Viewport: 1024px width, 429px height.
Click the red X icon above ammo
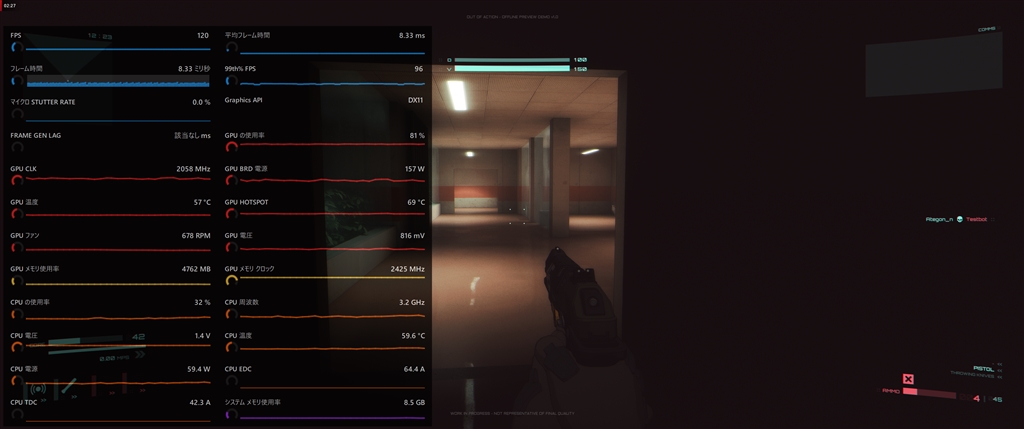[x=908, y=379]
